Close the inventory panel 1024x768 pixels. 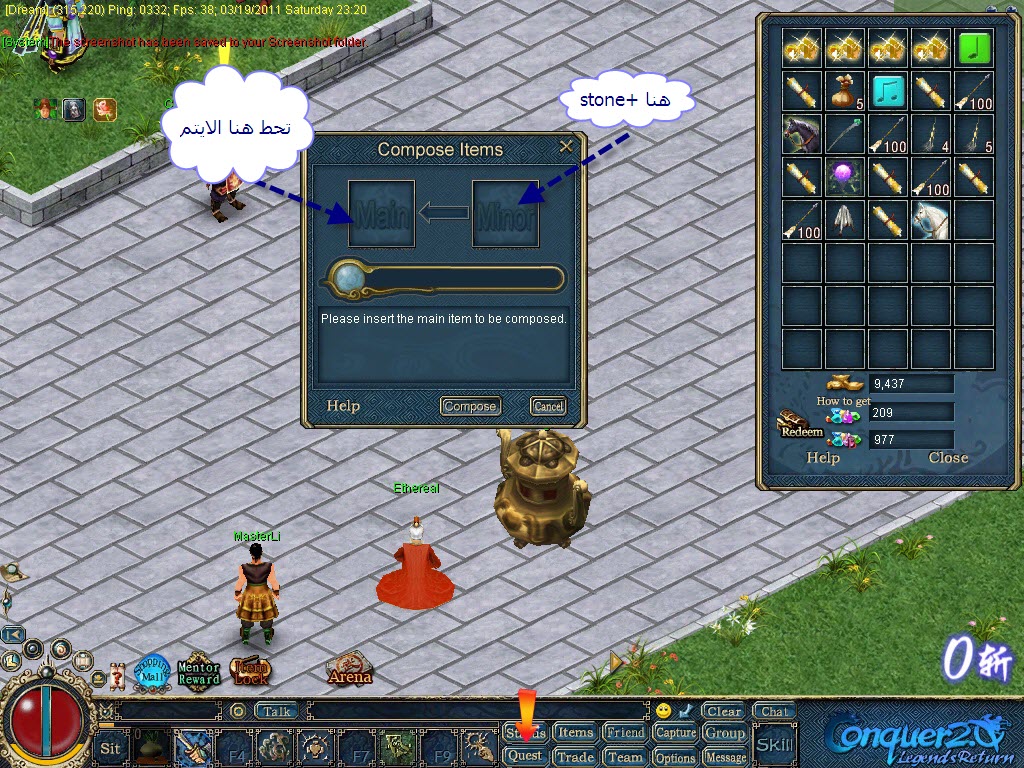tap(947, 458)
